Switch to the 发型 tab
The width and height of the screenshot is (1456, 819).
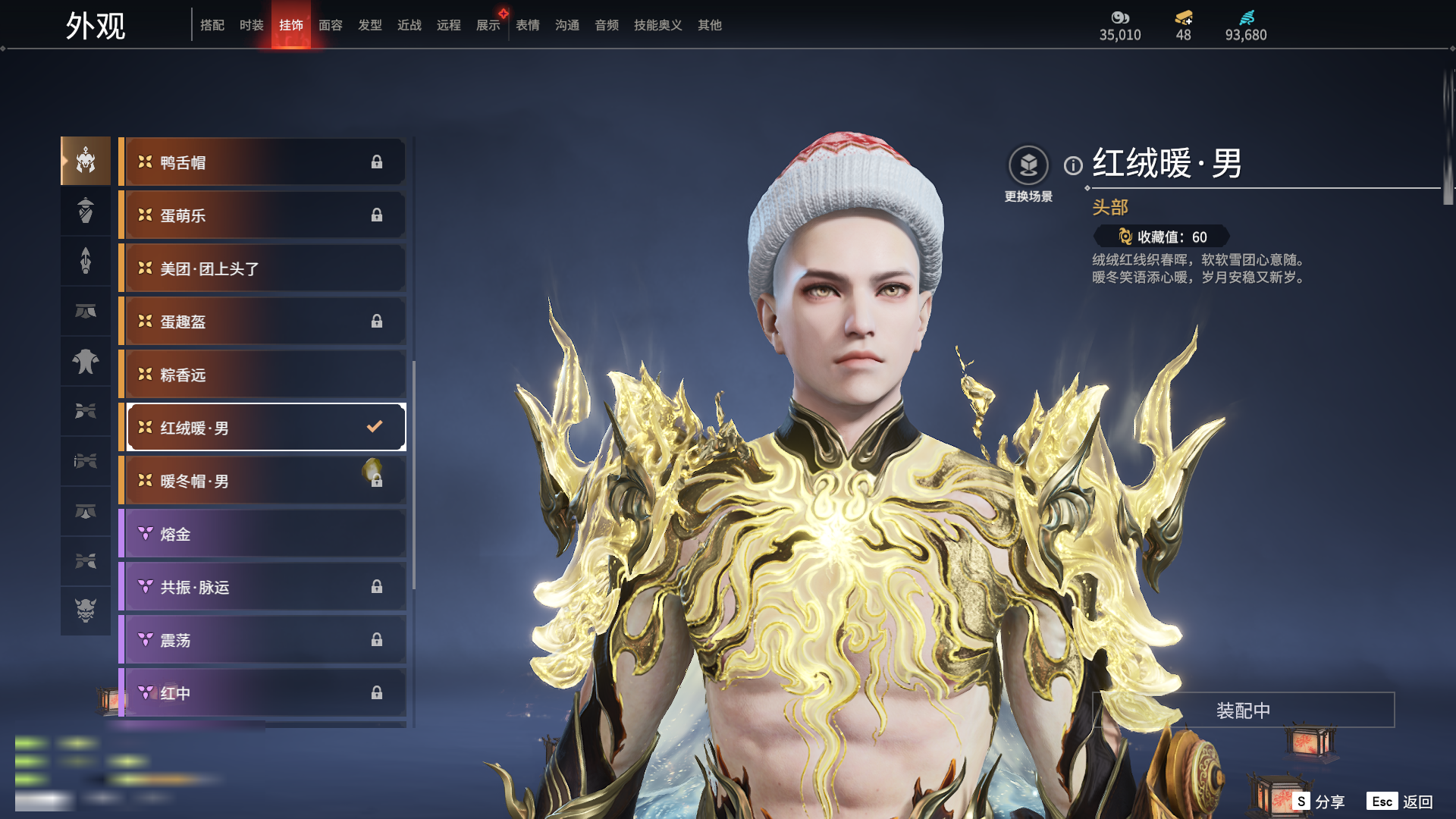tap(370, 25)
